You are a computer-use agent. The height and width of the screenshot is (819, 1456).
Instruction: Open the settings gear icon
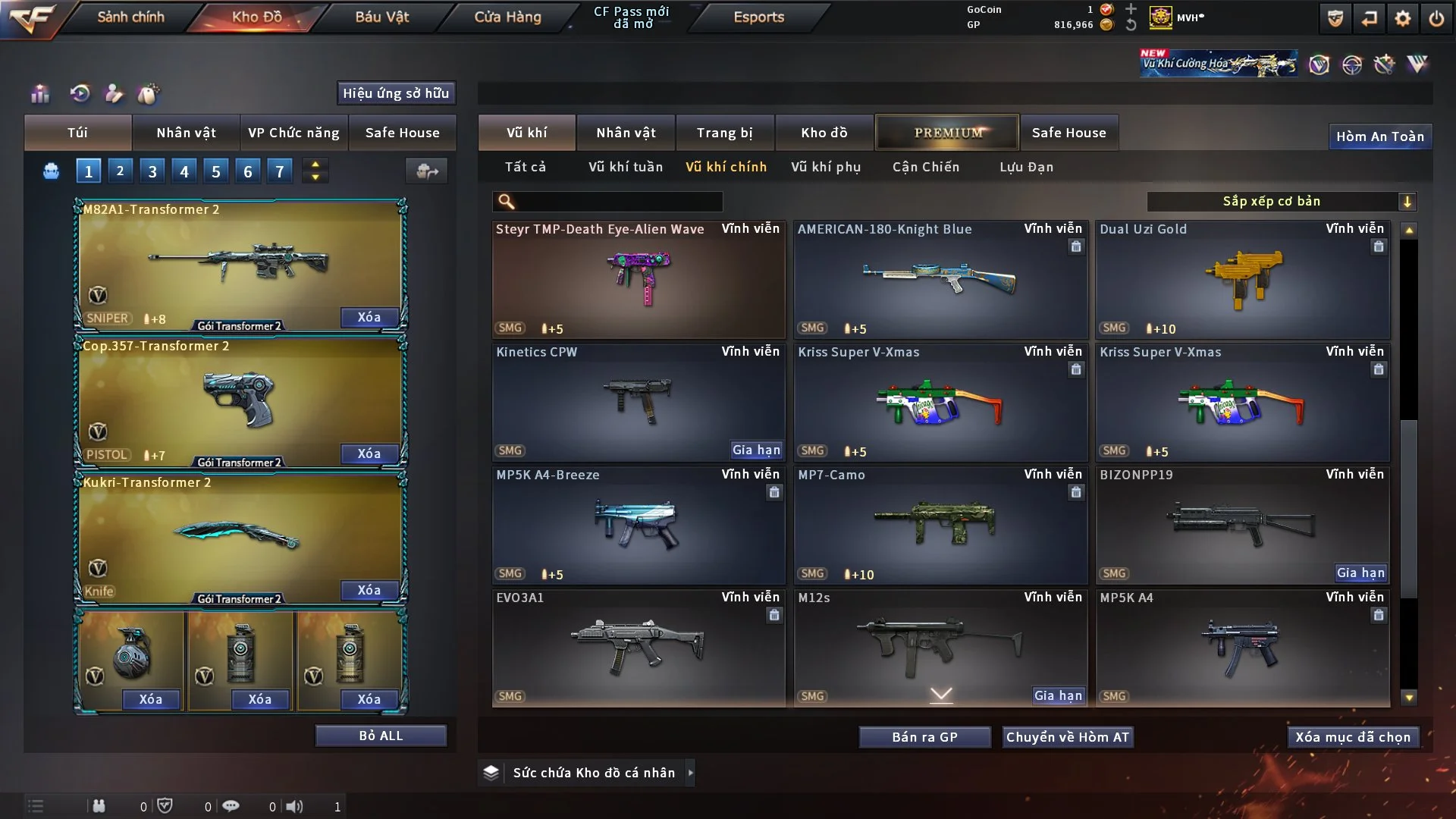pyautogui.click(x=1402, y=18)
